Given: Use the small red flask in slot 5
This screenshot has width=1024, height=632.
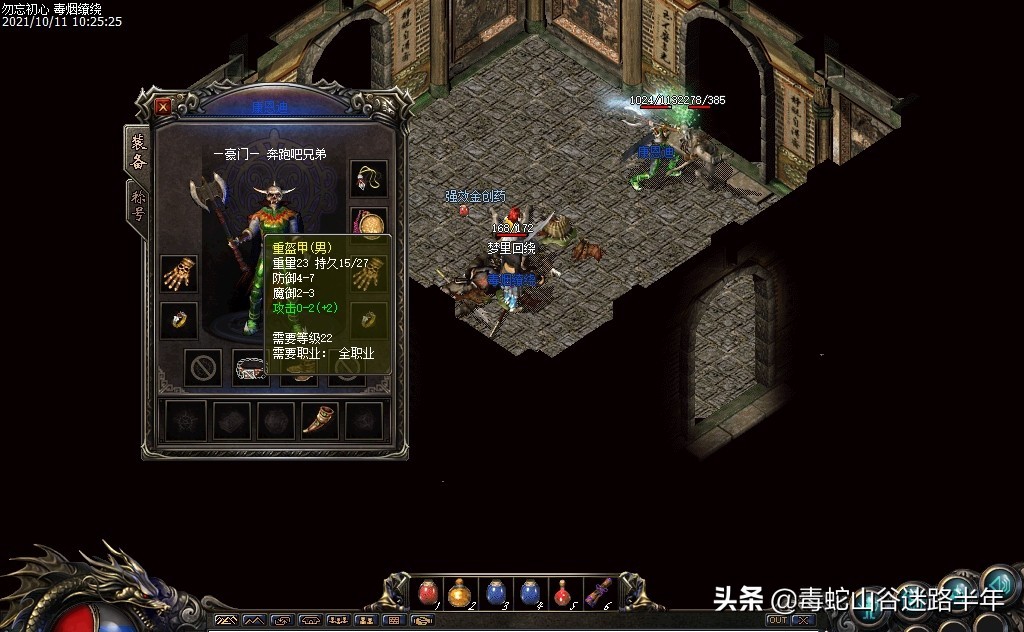Looking at the screenshot, I should pyautogui.click(x=563, y=593).
